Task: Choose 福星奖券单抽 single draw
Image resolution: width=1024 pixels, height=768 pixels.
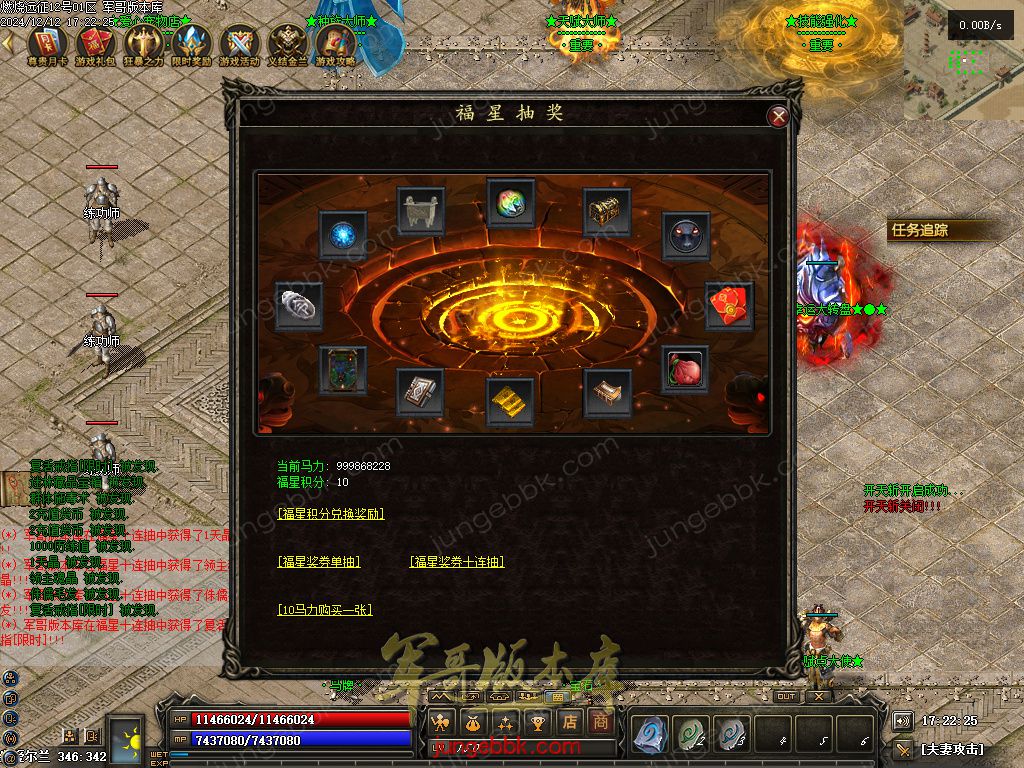Action: (318, 562)
